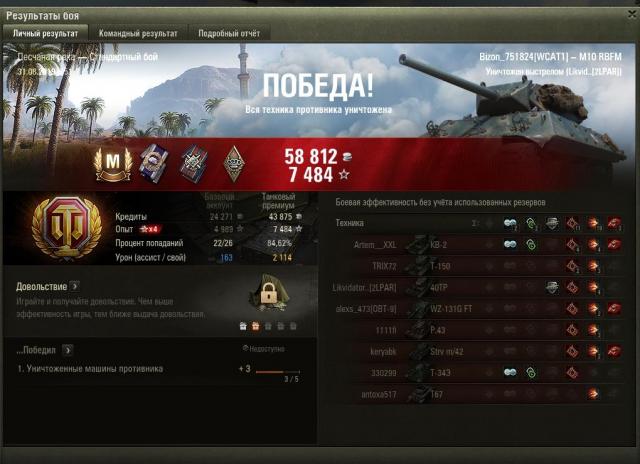Select the 330299 T-343 row
The image size is (640, 464).
pyautogui.click(x=478, y=373)
